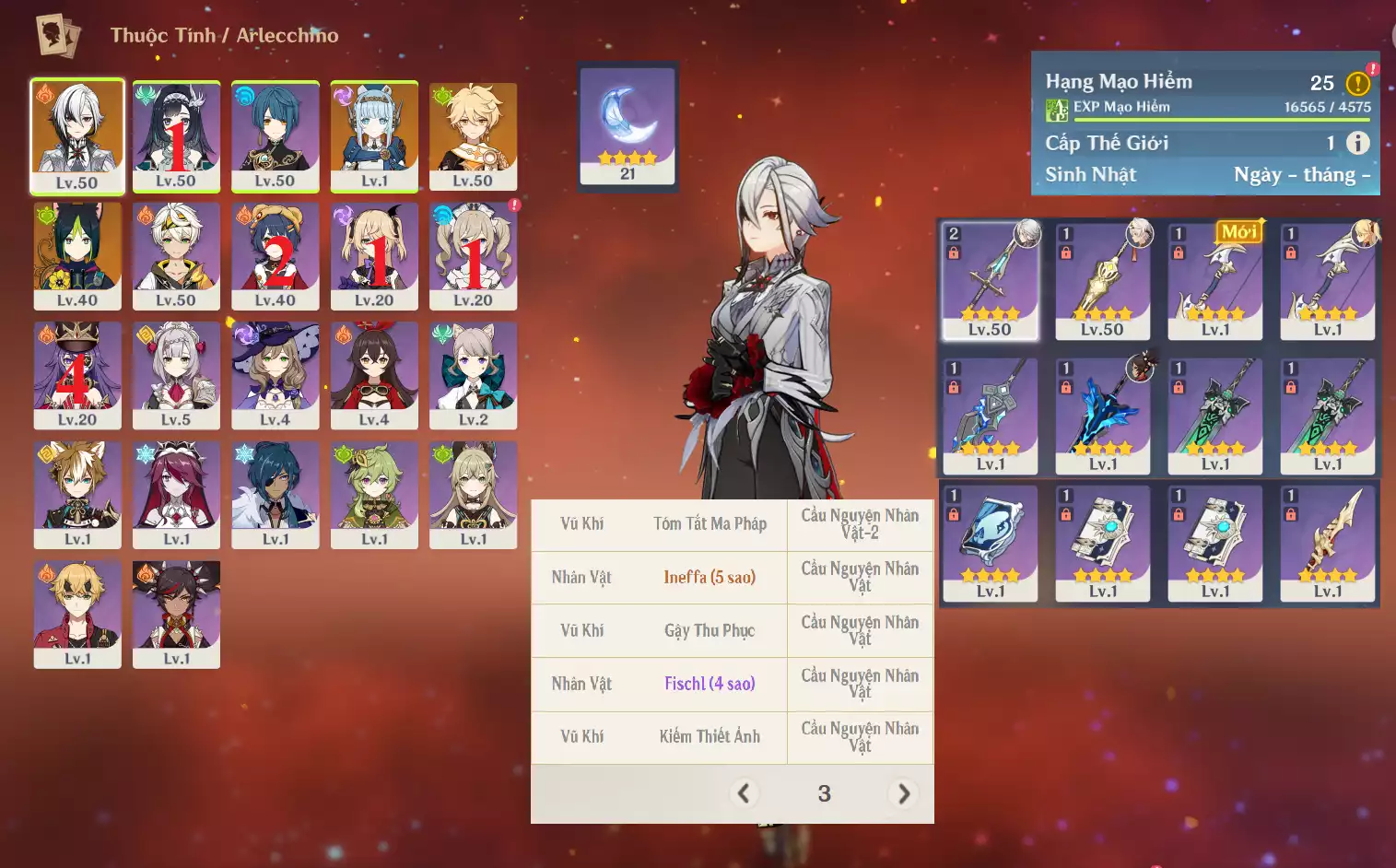Screen dimensions: 1396x868
Task: Select Arlecchino's character portrait
Action: click(76, 135)
